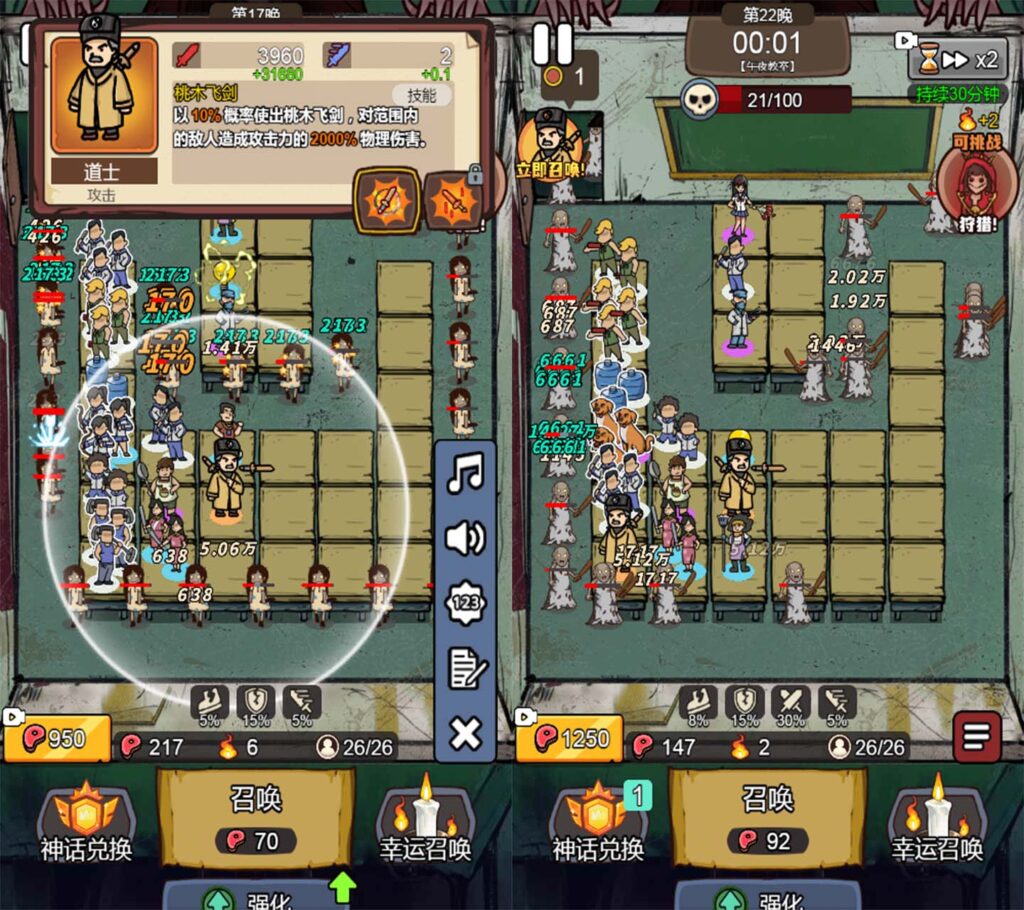Toggle the music note button

pos(465,473)
